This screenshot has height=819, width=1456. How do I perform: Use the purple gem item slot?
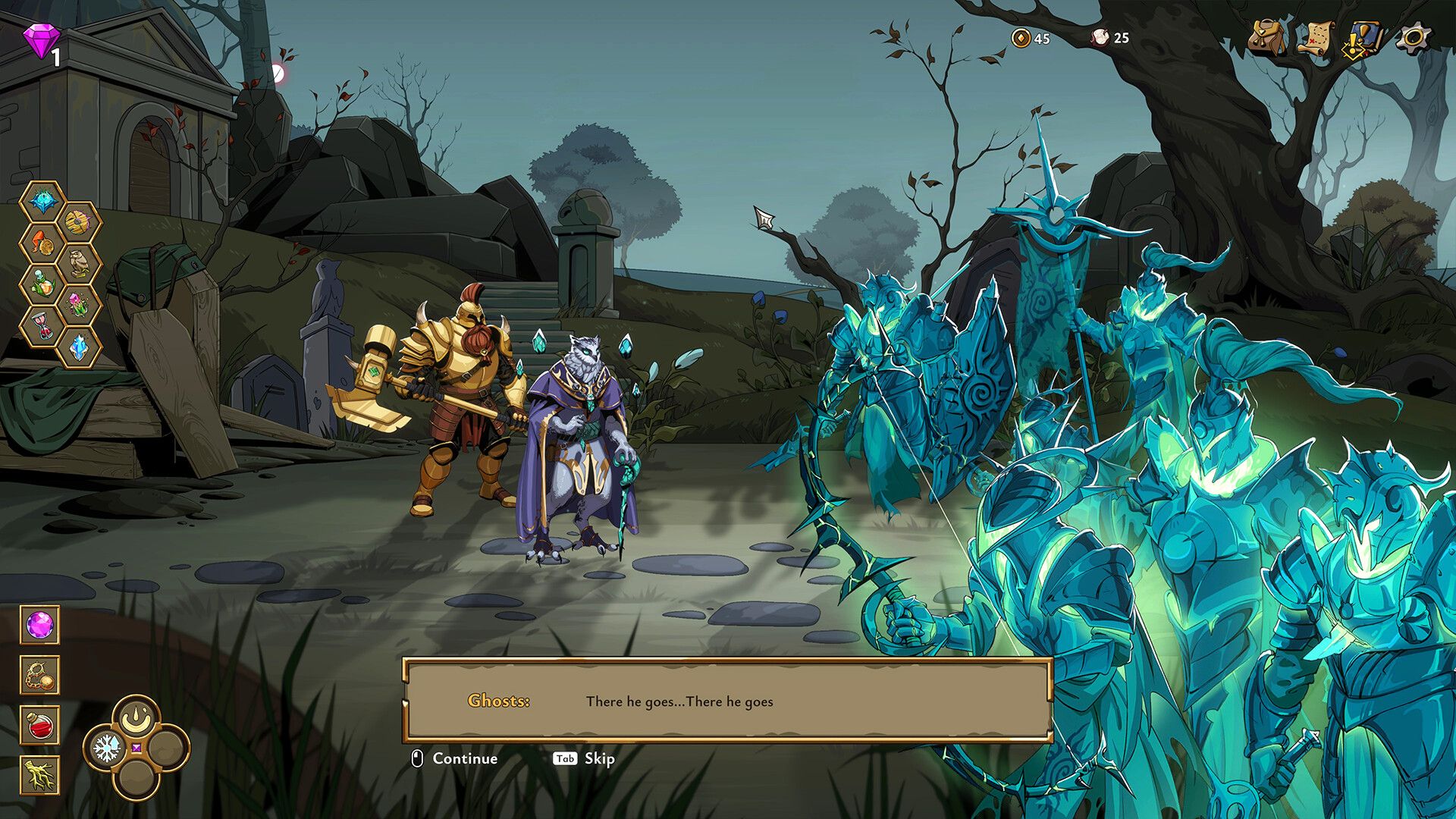pos(39,626)
